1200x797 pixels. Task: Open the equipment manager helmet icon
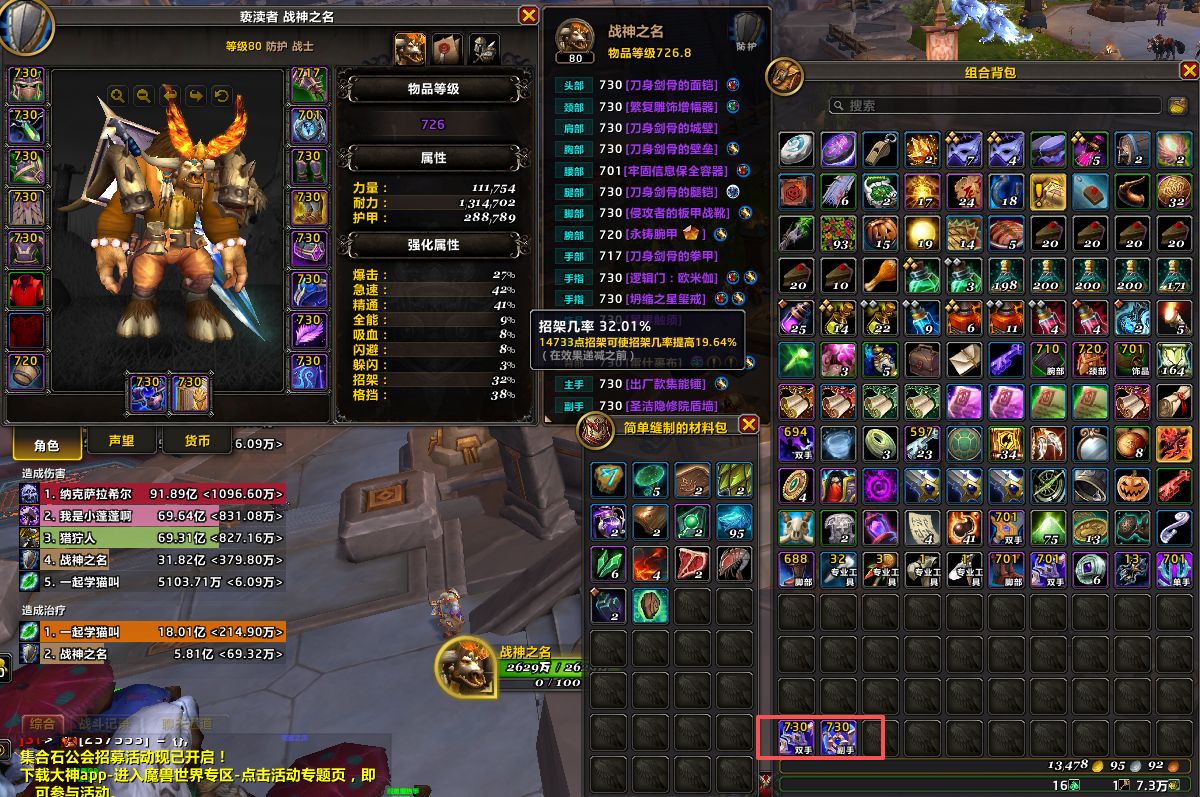point(484,48)
